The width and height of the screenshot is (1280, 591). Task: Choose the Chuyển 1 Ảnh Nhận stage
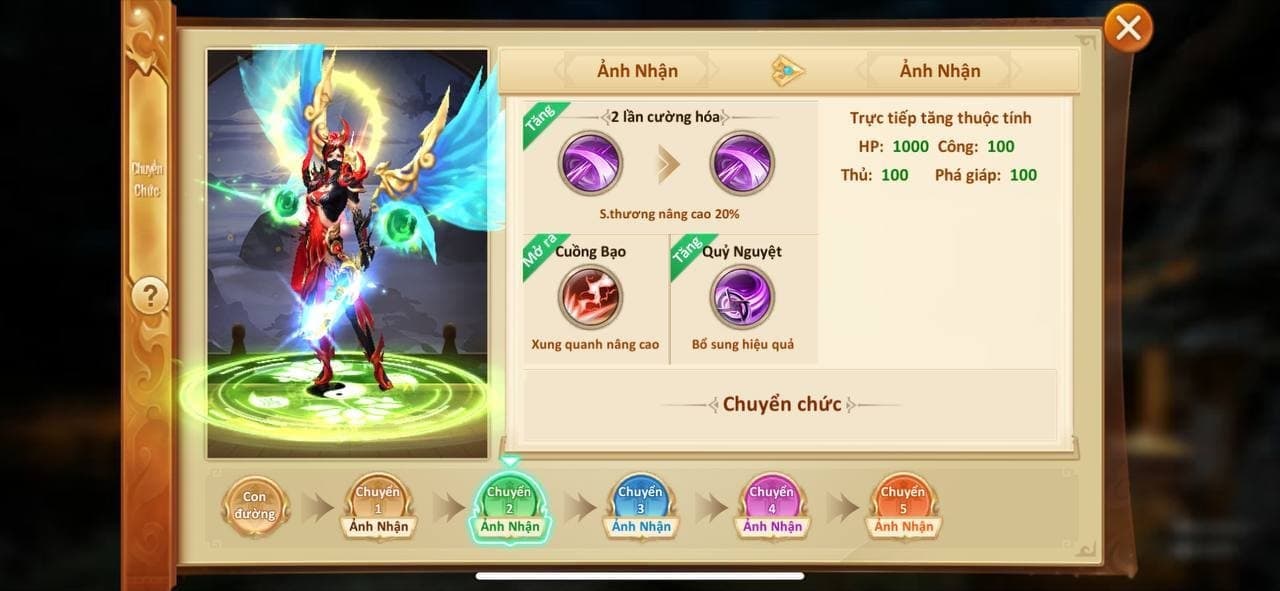378,506
